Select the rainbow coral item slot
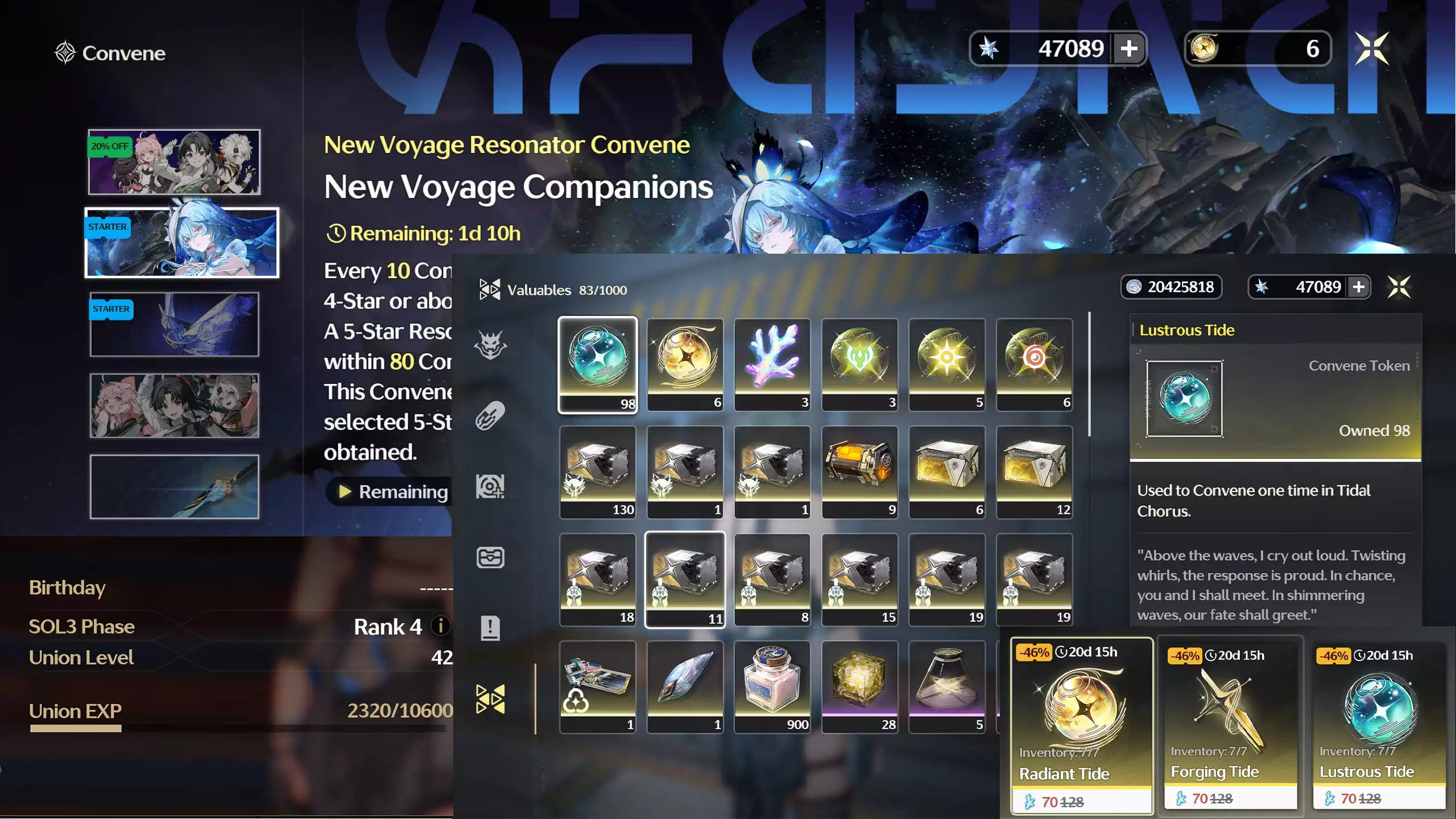This screenshot has width=1456, height=819. point(772,365)
